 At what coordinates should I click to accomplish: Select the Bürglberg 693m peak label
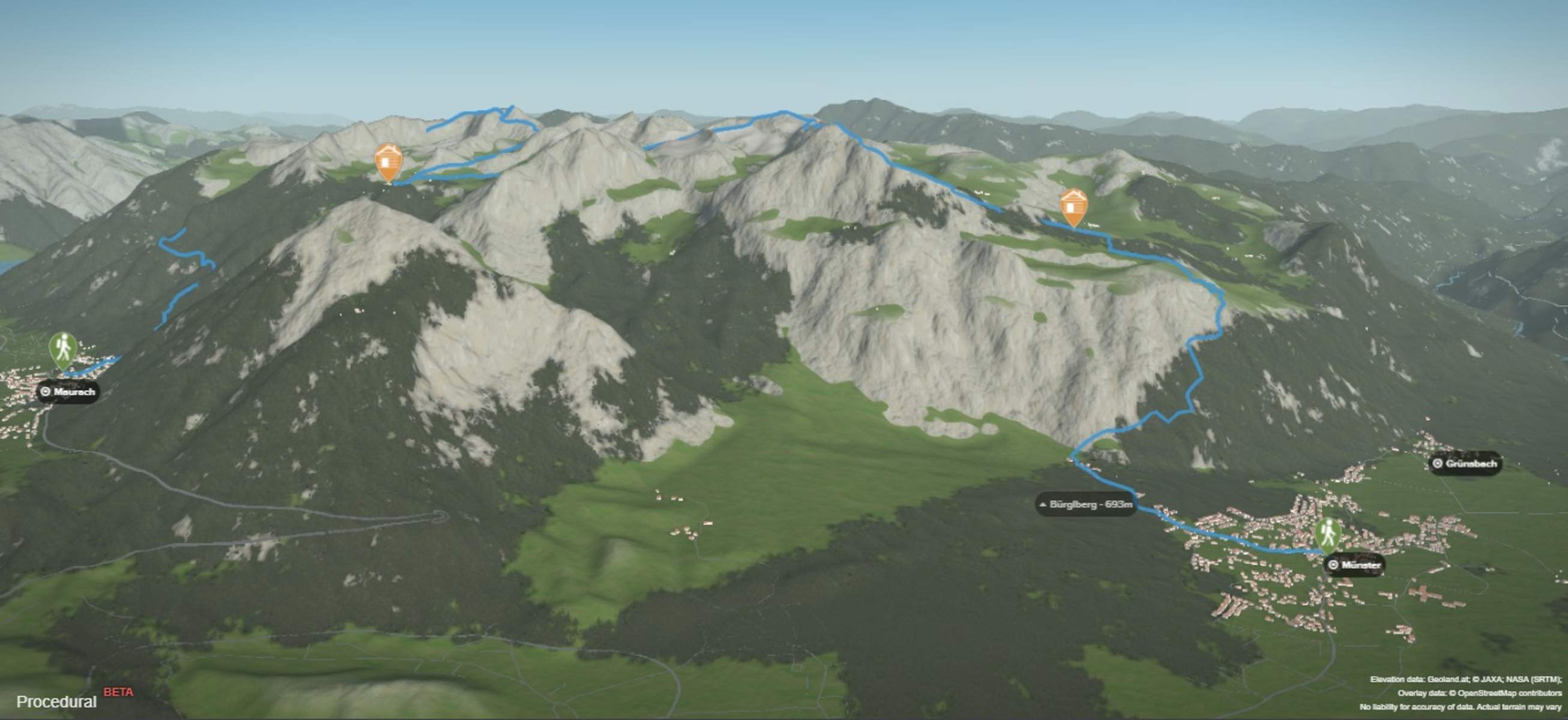(1086, 505)
